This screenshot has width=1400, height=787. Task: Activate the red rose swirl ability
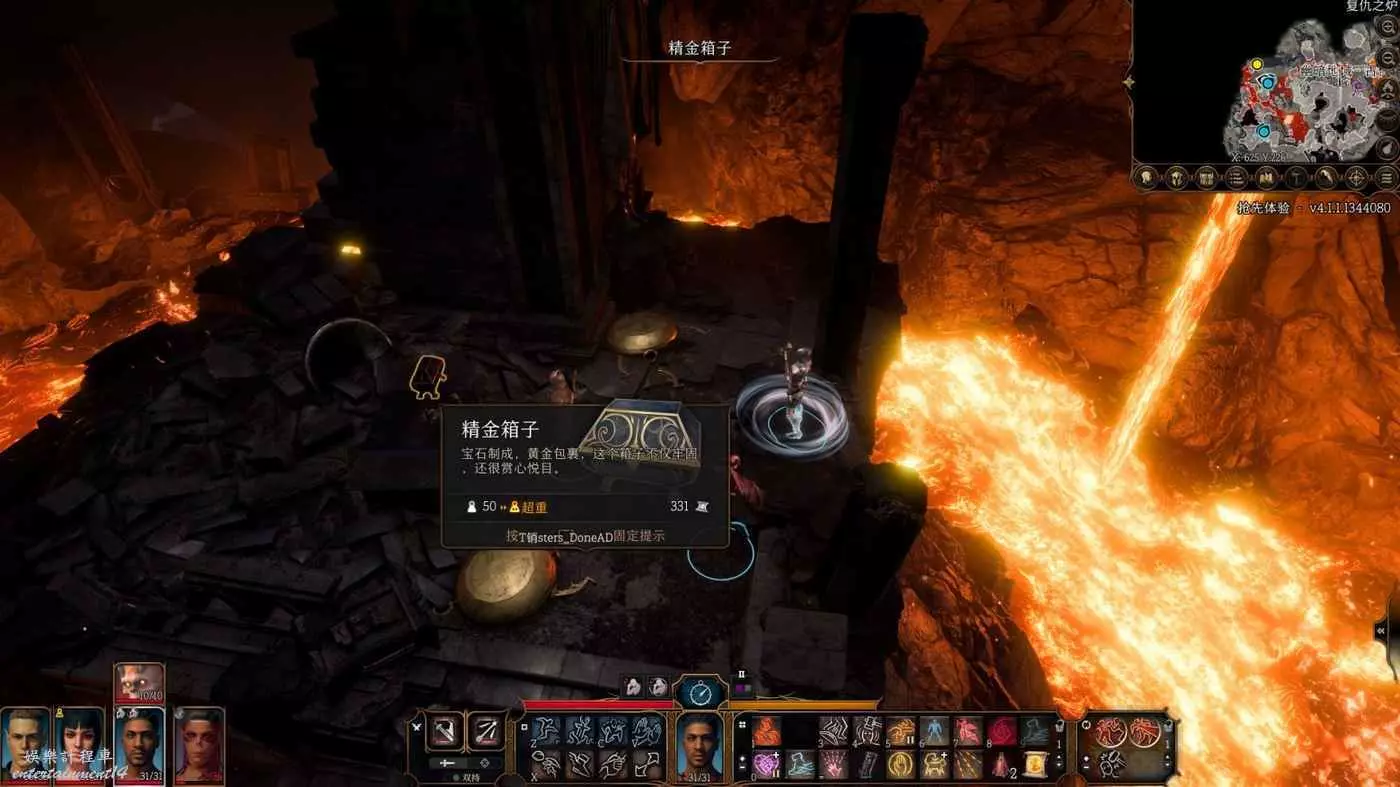click(x=1001, y=731)
